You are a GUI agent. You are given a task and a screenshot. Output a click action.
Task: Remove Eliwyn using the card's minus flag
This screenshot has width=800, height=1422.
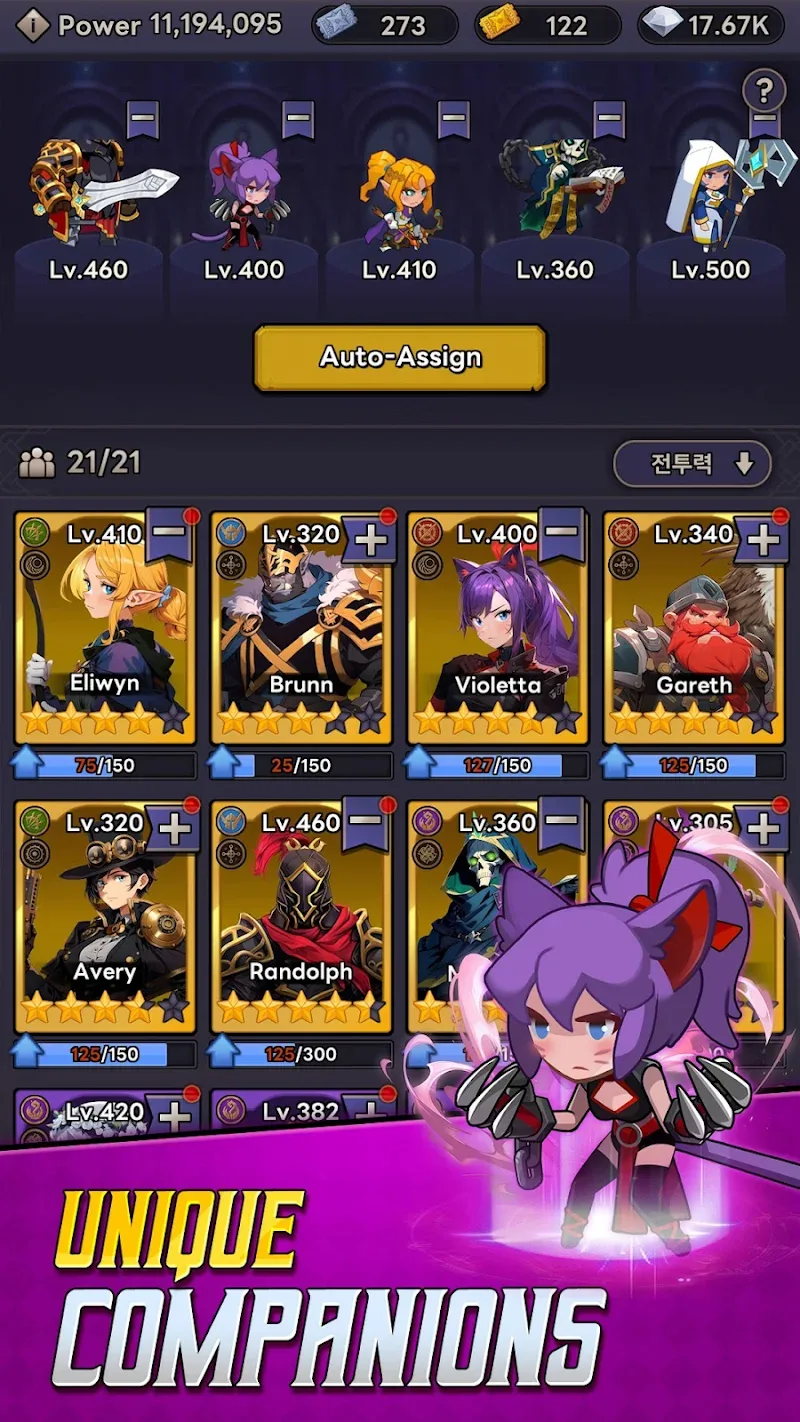click(x=170, y=533)
